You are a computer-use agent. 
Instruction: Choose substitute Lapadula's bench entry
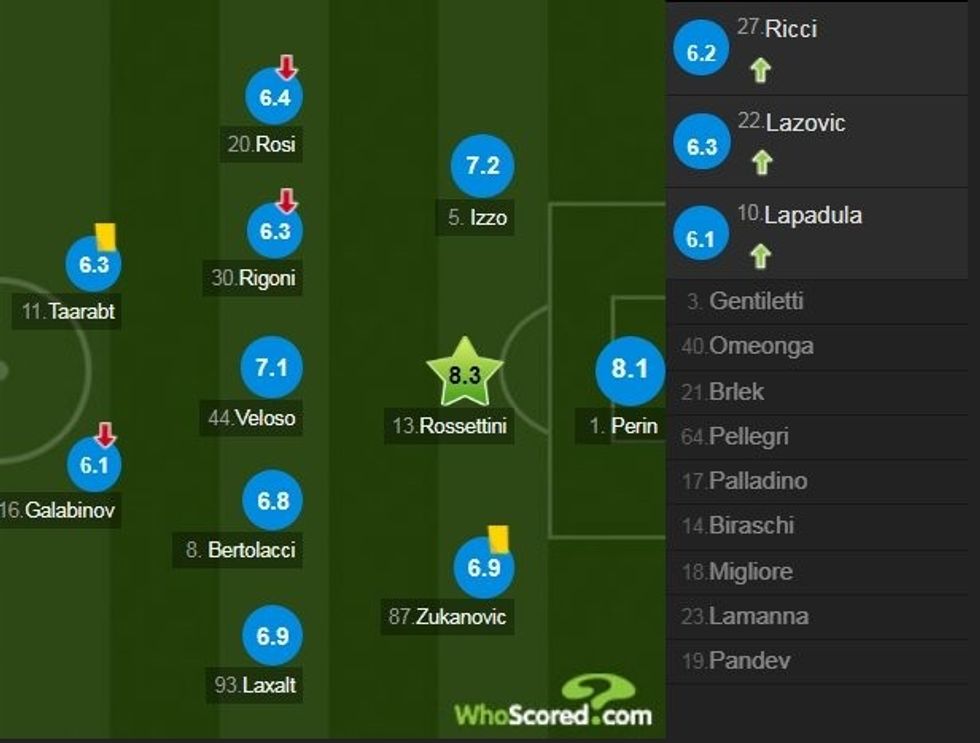(x=812, y=216)
